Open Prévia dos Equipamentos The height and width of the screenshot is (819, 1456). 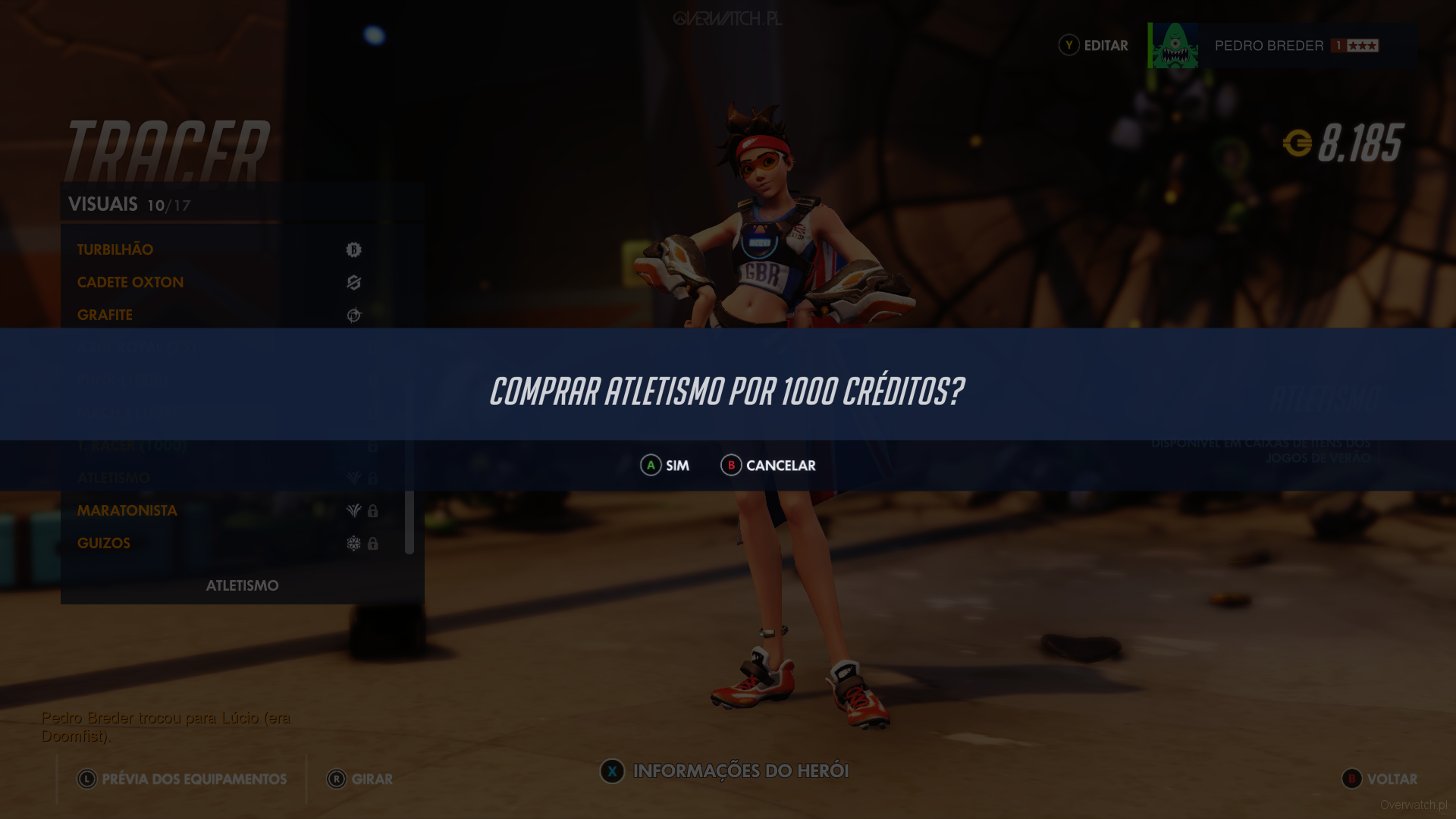click(x=182, y=779)
